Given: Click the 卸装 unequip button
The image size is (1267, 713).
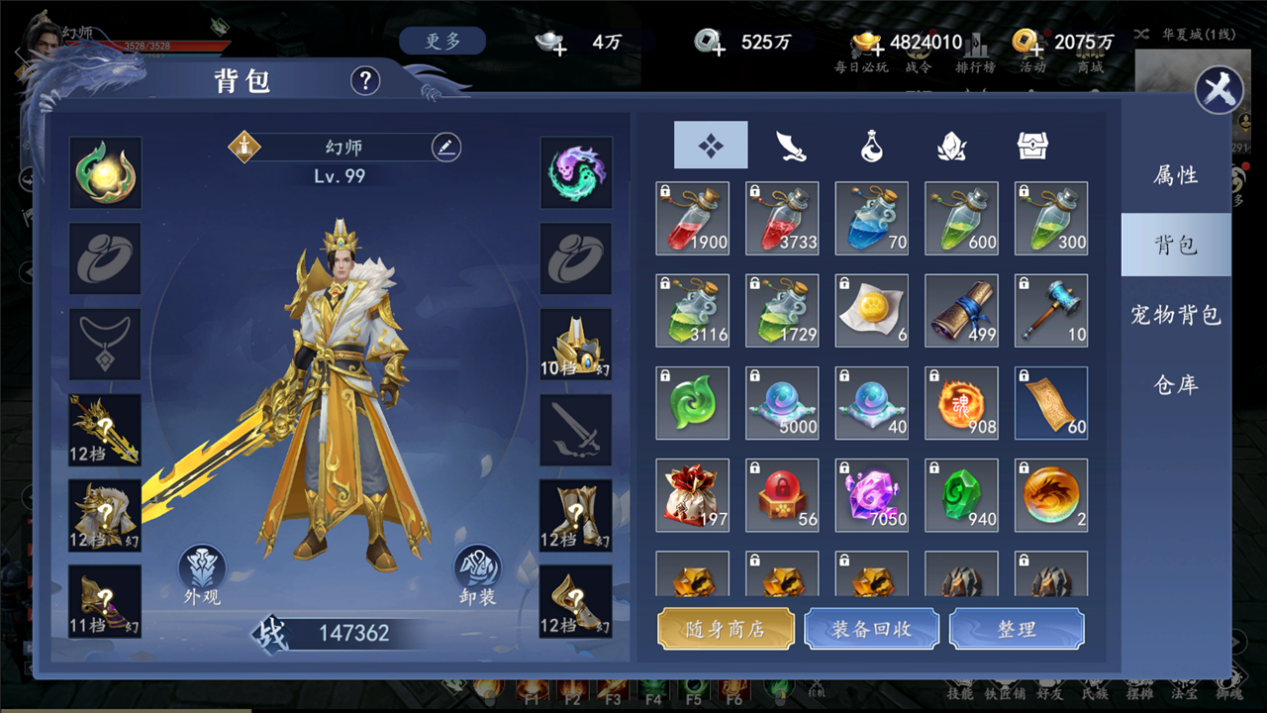Looking at the screenshot, I should (477, 575).
